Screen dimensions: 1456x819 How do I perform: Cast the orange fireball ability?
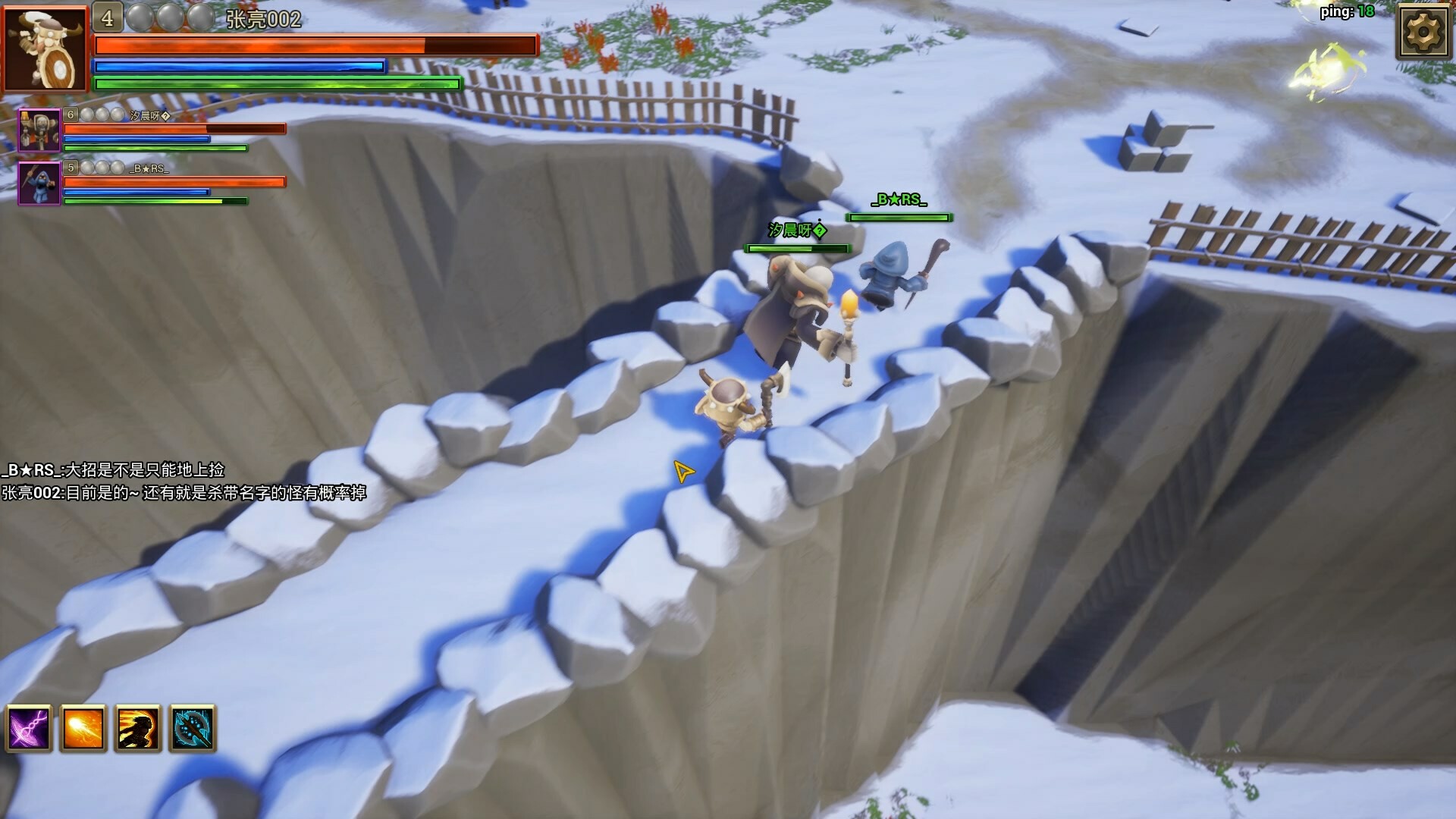click(x=83, y=728)
